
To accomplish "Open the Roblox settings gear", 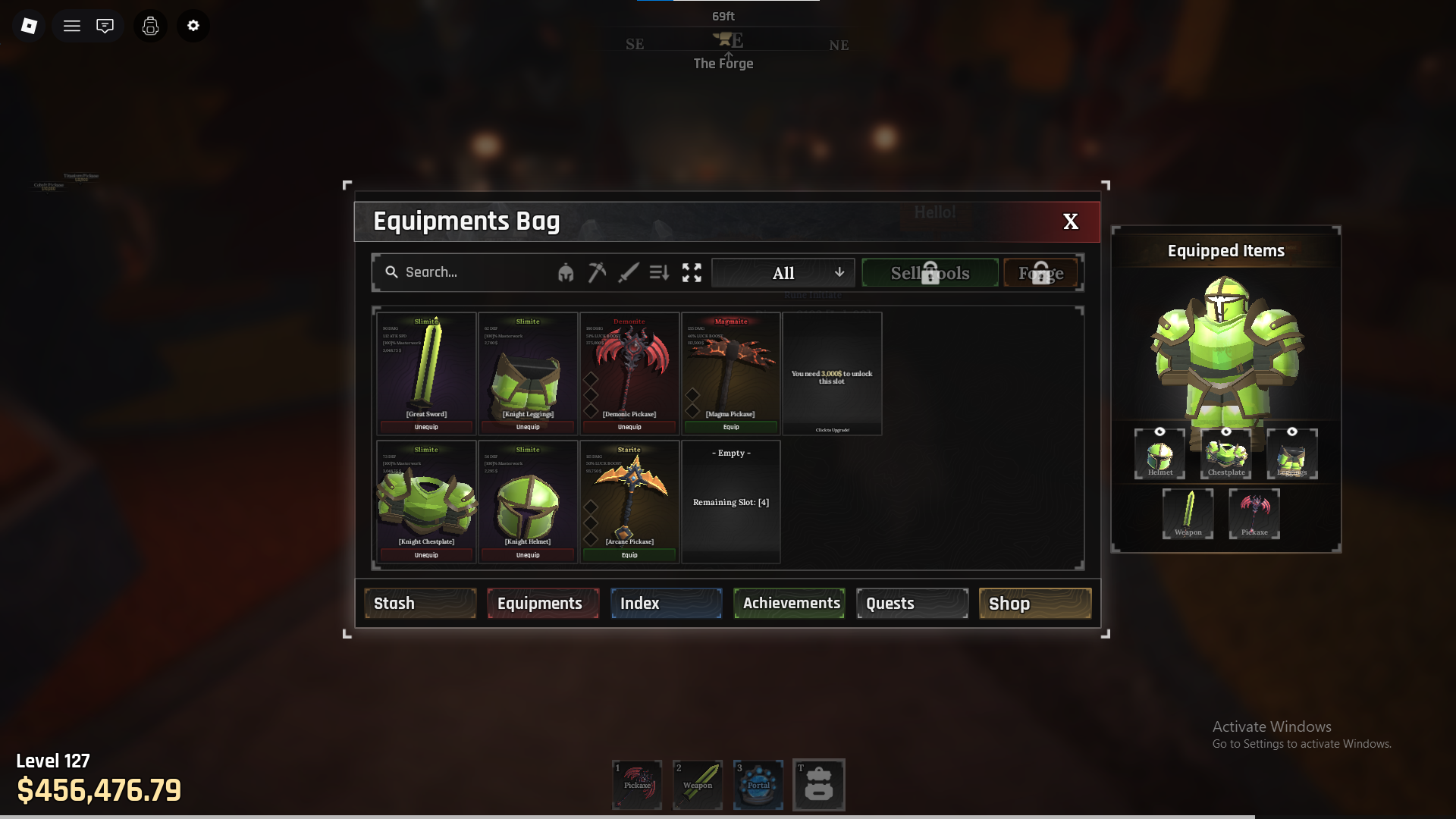I will [x=193, y=26].
